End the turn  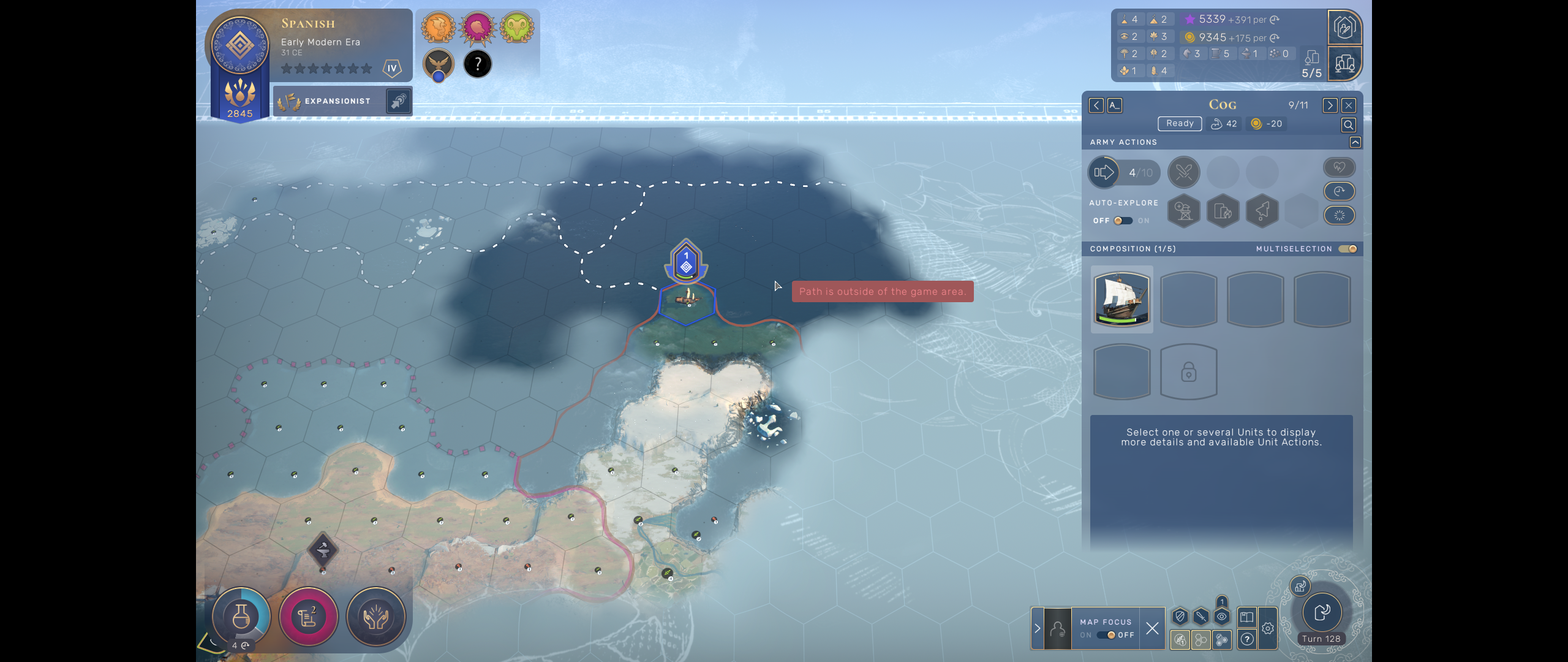point(1322,612)
